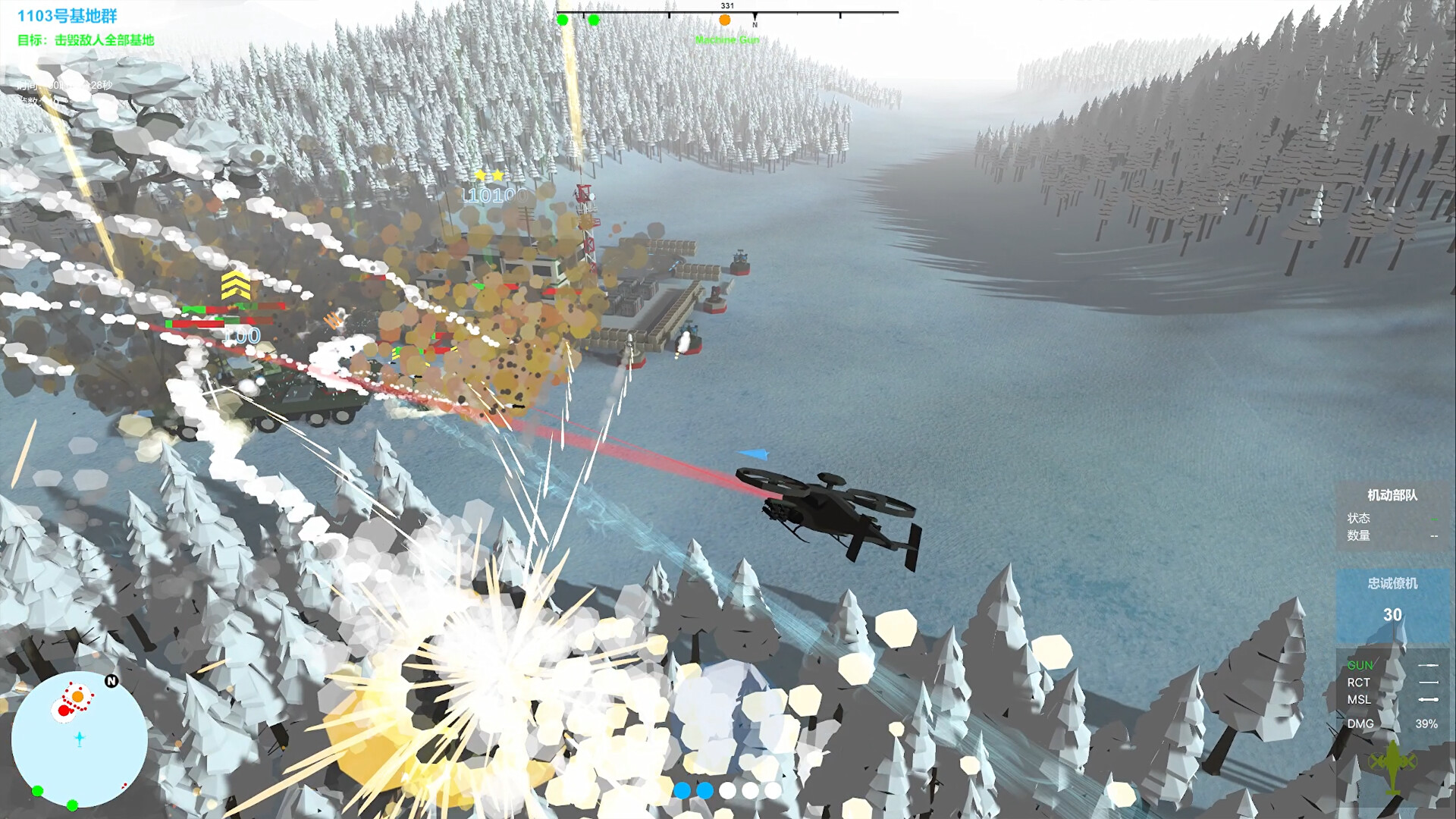Click the GUN ammo gauge bar
The width and height of the screenshot is (1456, 819).
pos(1429,664)
